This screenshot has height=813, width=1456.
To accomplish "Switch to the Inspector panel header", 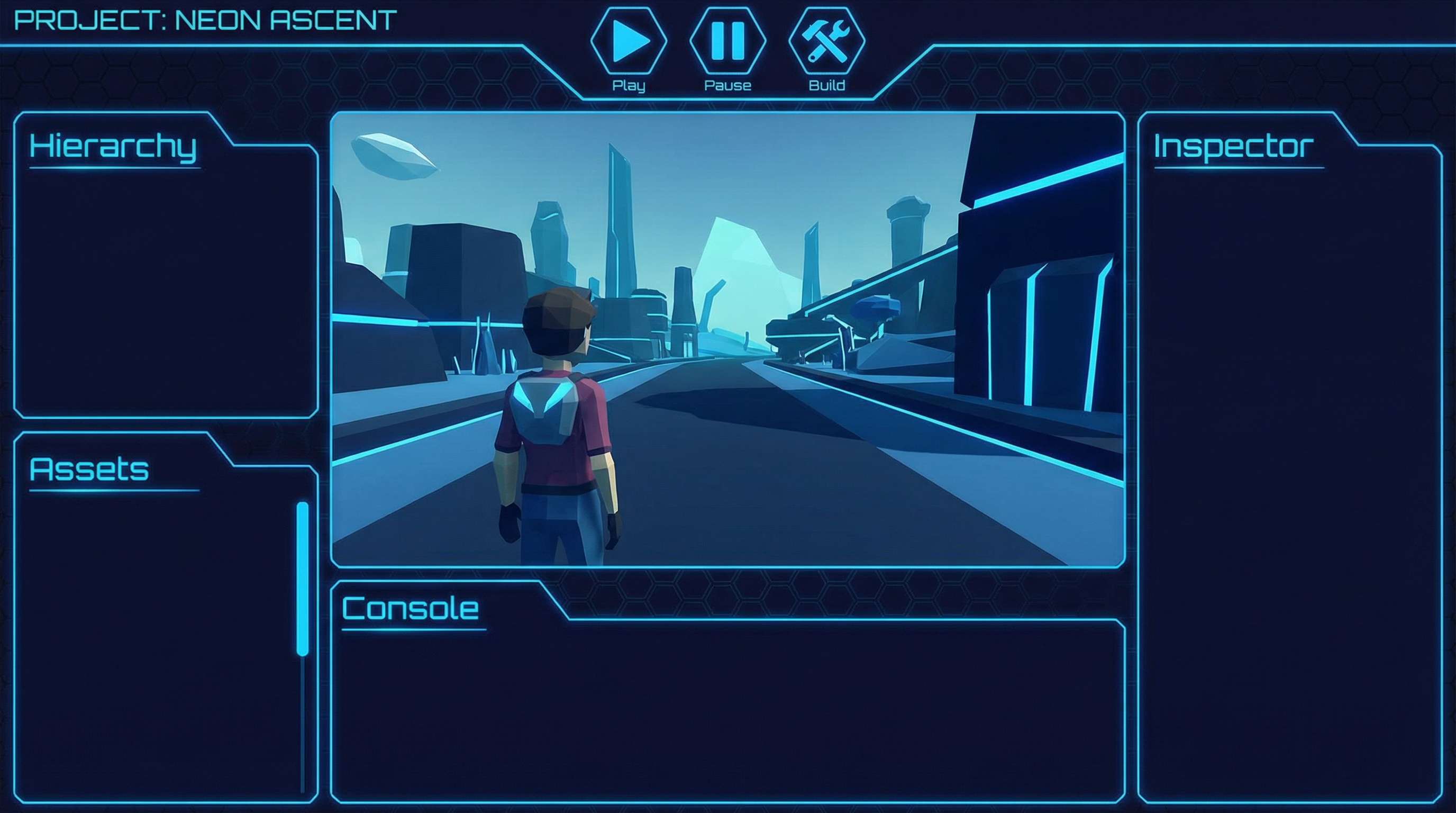I will click(x=1233, y=147).
